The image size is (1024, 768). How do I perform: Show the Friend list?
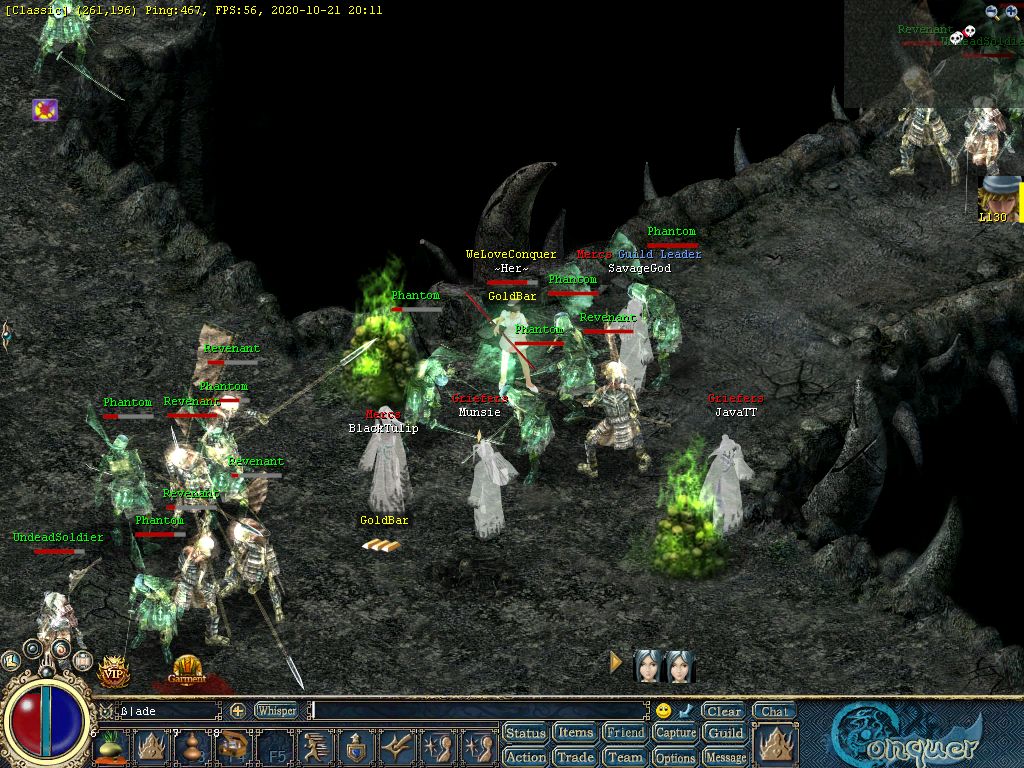[625, 734]
